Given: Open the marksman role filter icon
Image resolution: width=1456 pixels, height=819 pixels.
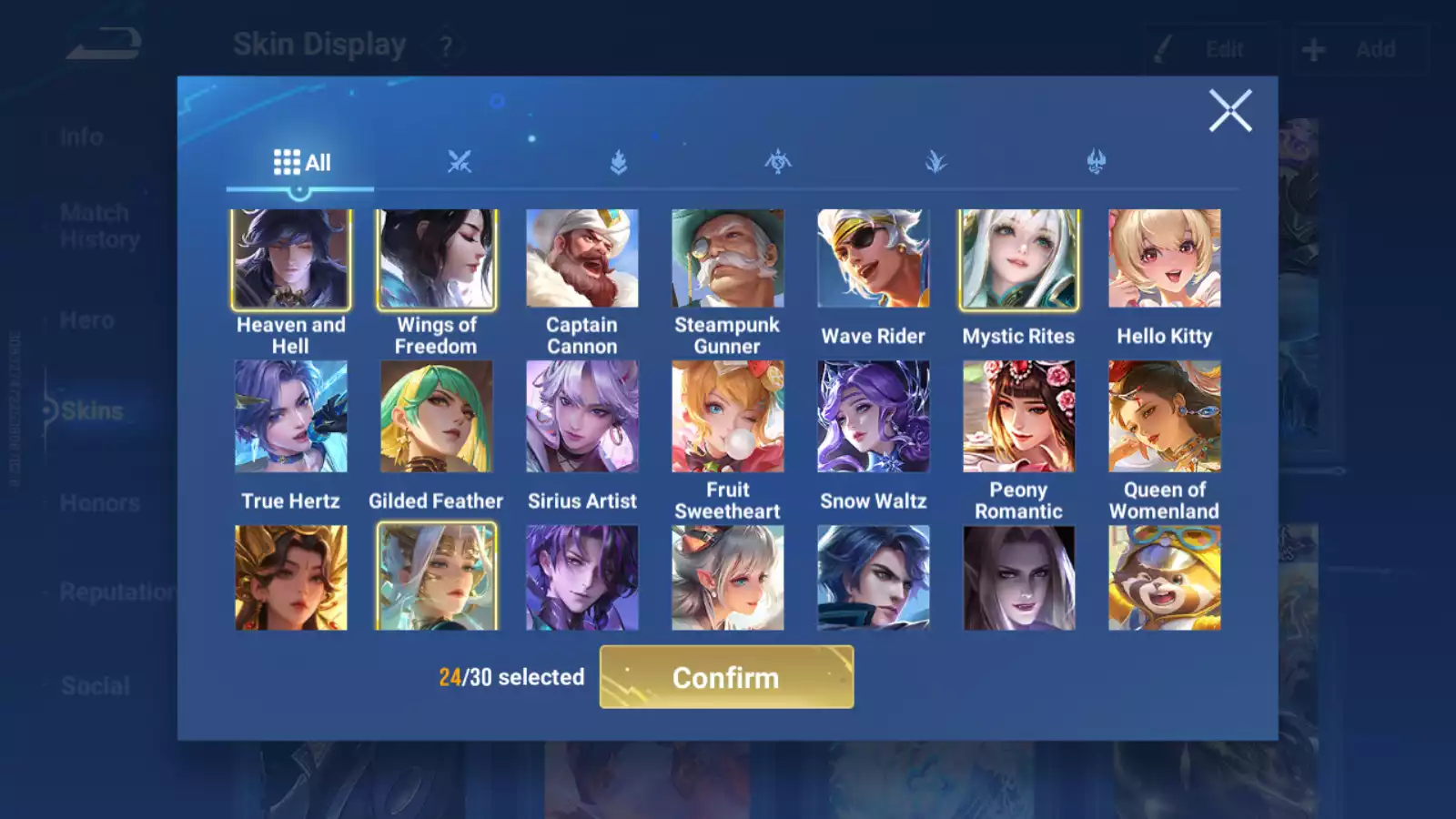Looking at the screenshot, I should click(778, 161).
